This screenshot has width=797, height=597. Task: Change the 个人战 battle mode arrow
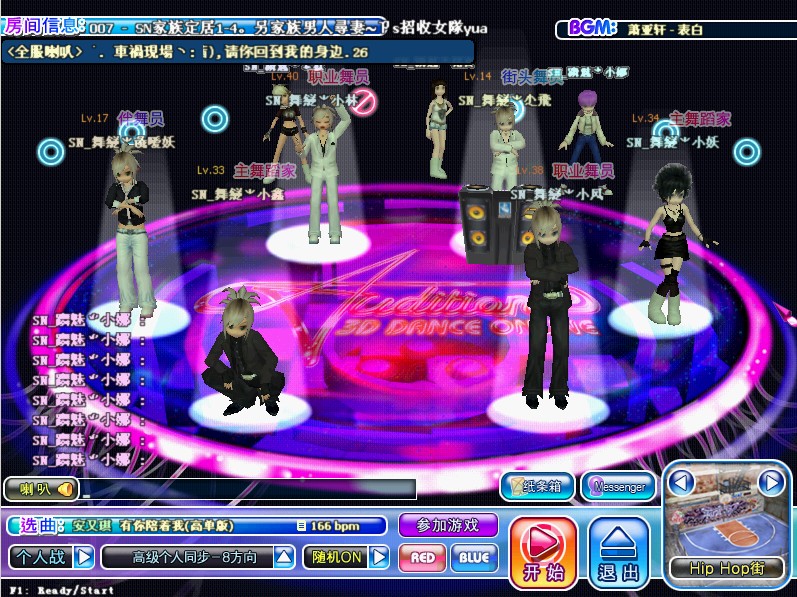coord(84,556)
